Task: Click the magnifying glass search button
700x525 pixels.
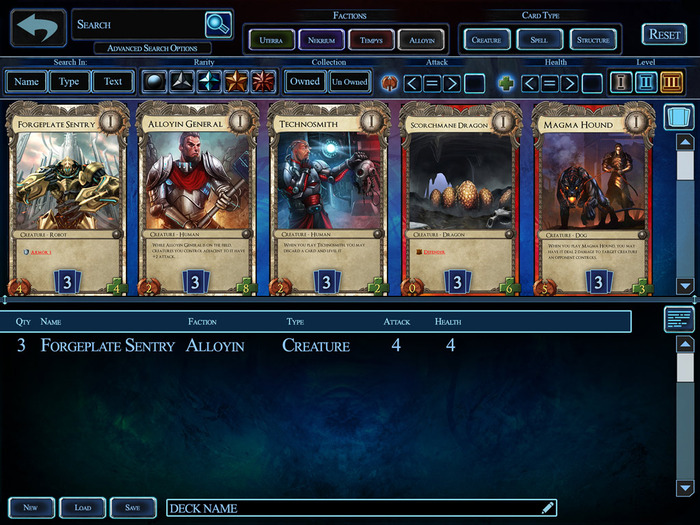Action: pos(217,24)
